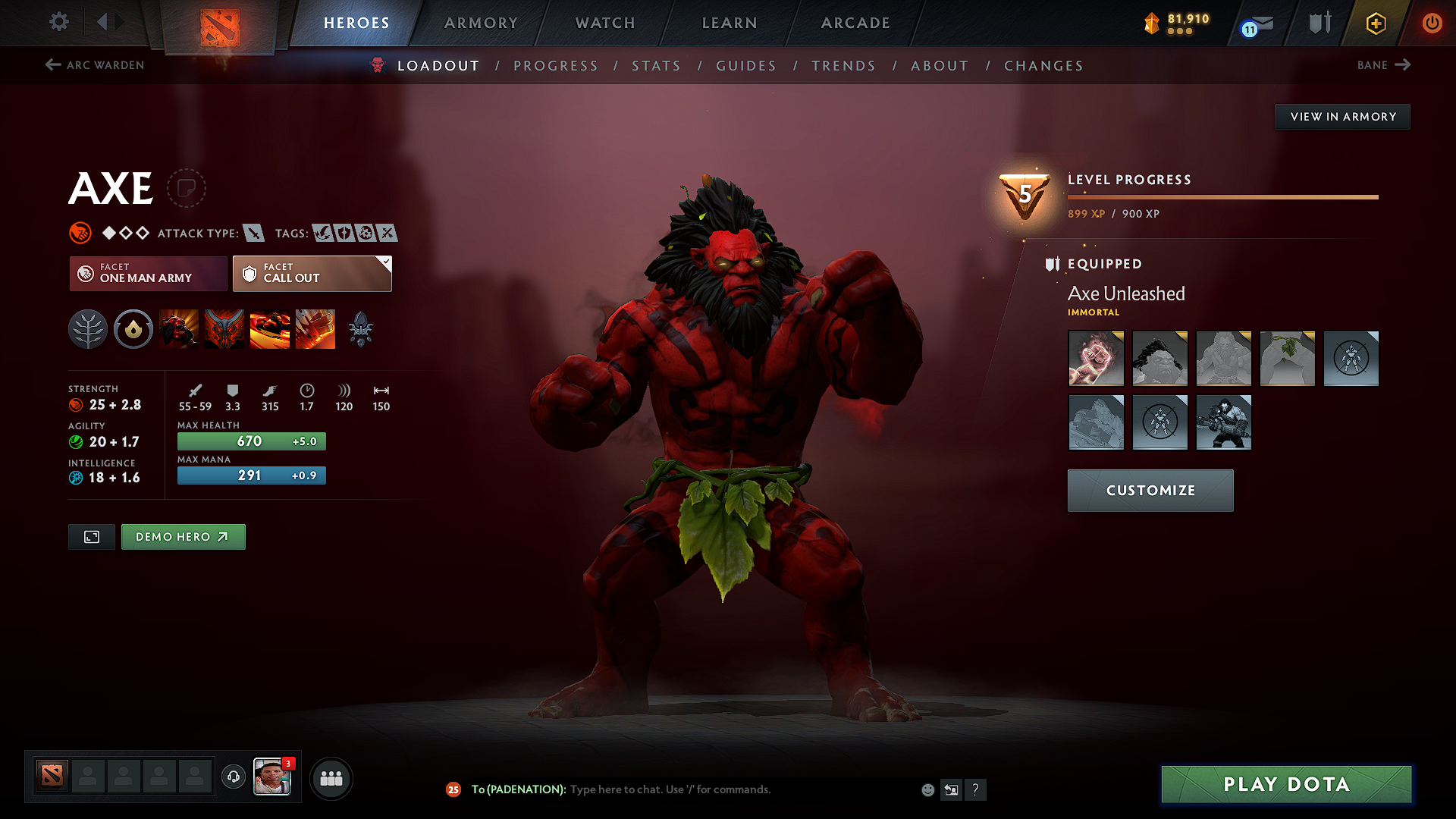1456x819 pixels.
Task: Click the Arc Warden back arrow
Action: point(52,65)
